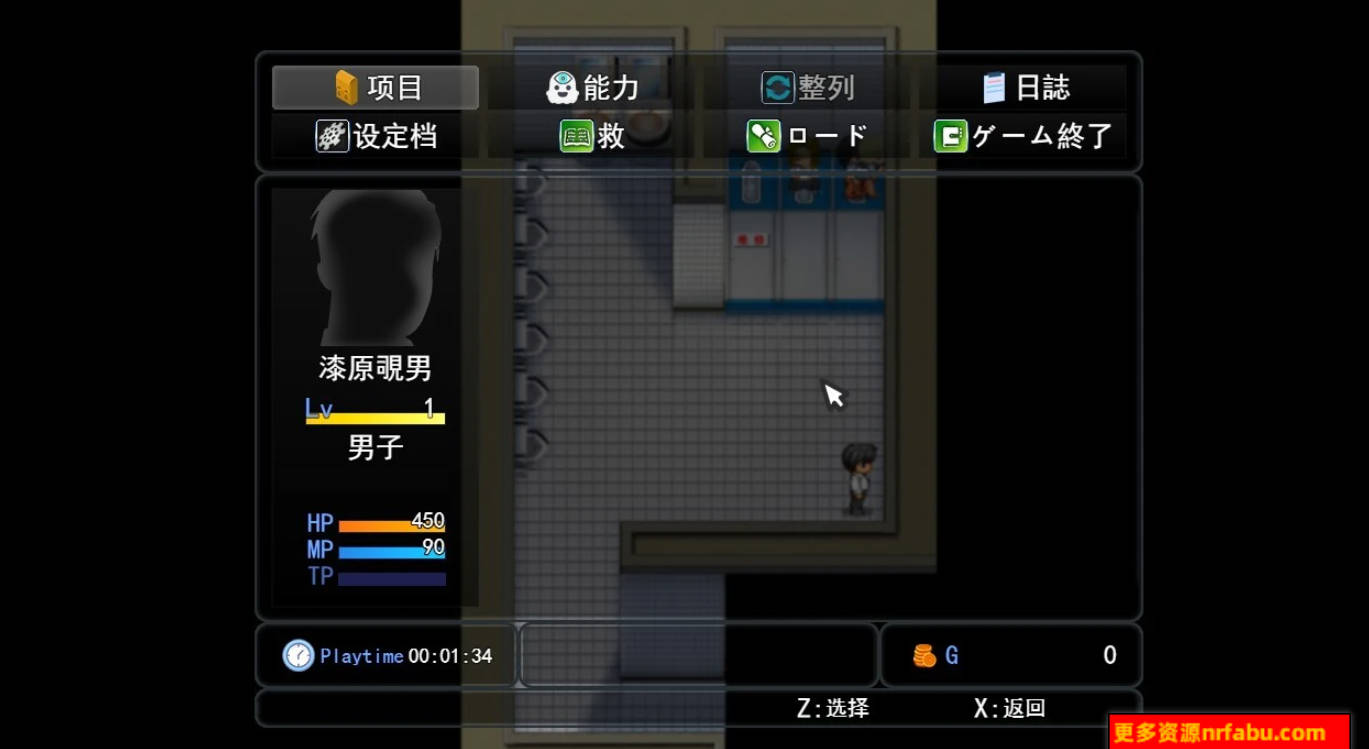Click the gold coin icon beside G
This screenshot has height=749, width=1369.
pos(923,655)
